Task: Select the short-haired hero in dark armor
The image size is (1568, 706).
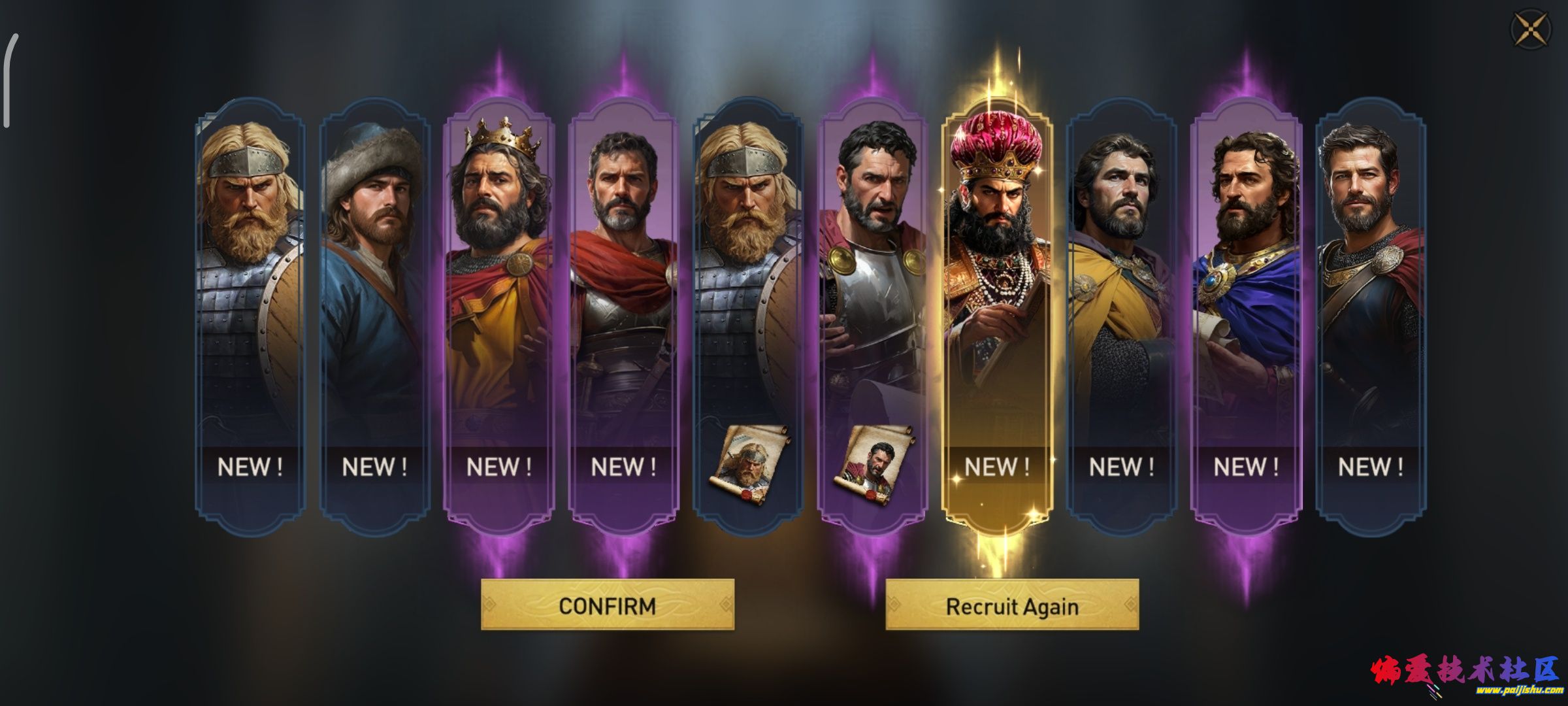Action: pyautogui.click(x=1370, y=294)
